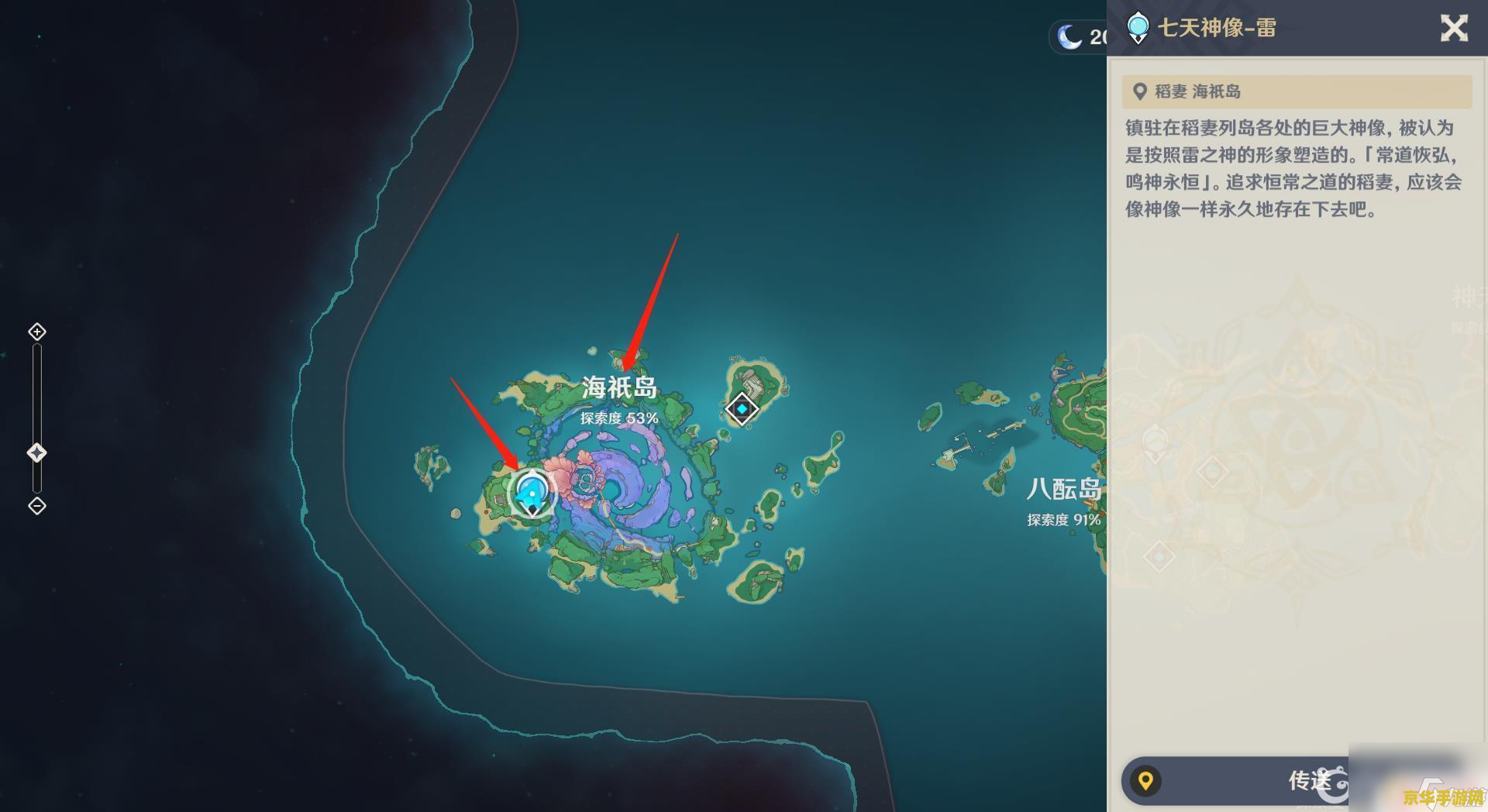Select the Statue of the Seven map marker

(x=532, y=493)
